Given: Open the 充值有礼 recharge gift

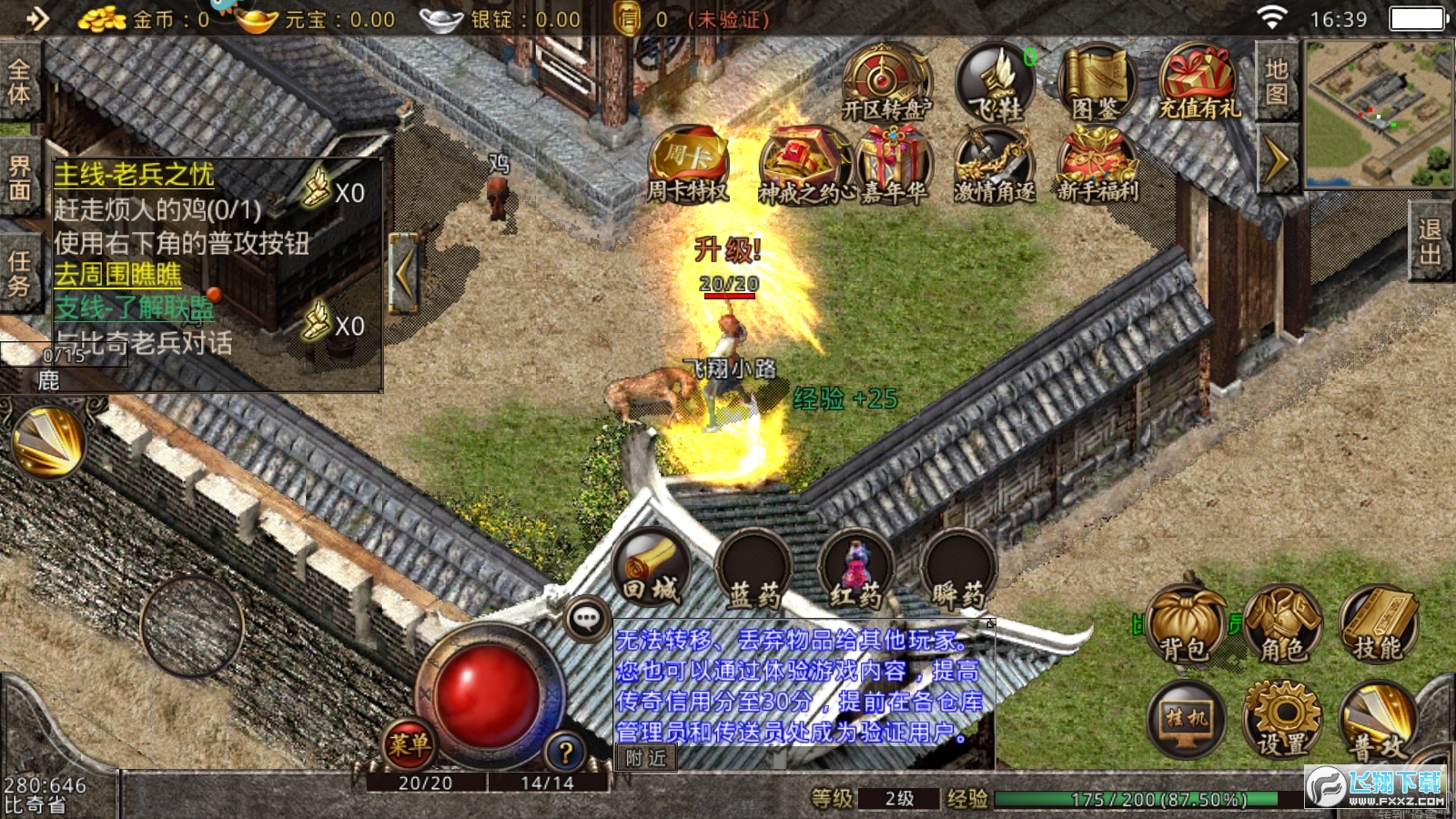Looking at the screenshot, I should point(1198,84).
